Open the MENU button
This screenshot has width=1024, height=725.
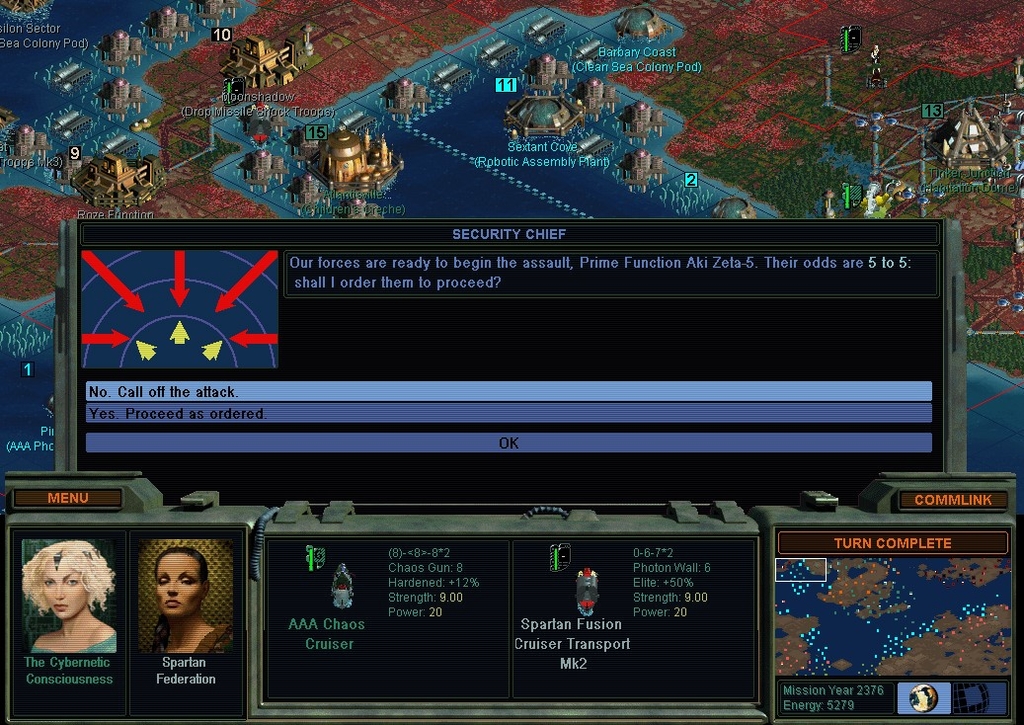tap(68, 498)
